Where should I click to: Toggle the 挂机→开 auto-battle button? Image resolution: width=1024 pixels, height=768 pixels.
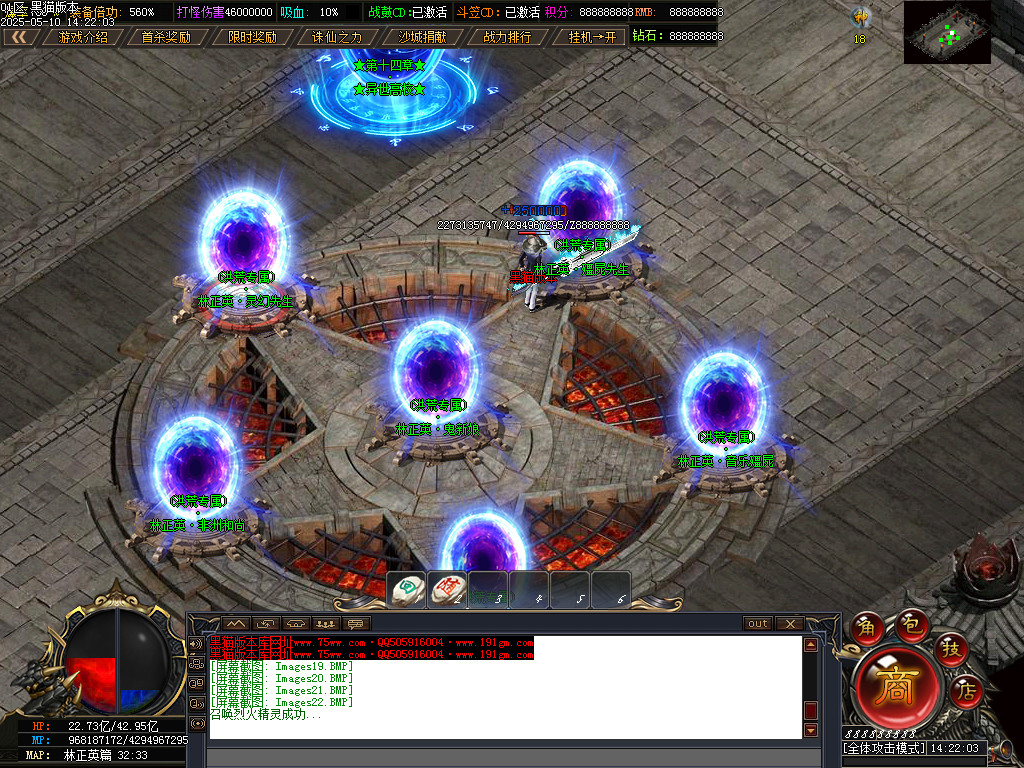[x=592, y=37]
